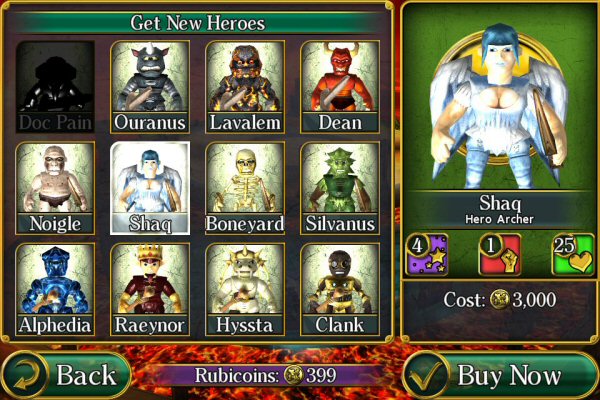The image size is (600, 400).
Task: Buy the hero with Buy Now
Action: 498,375
